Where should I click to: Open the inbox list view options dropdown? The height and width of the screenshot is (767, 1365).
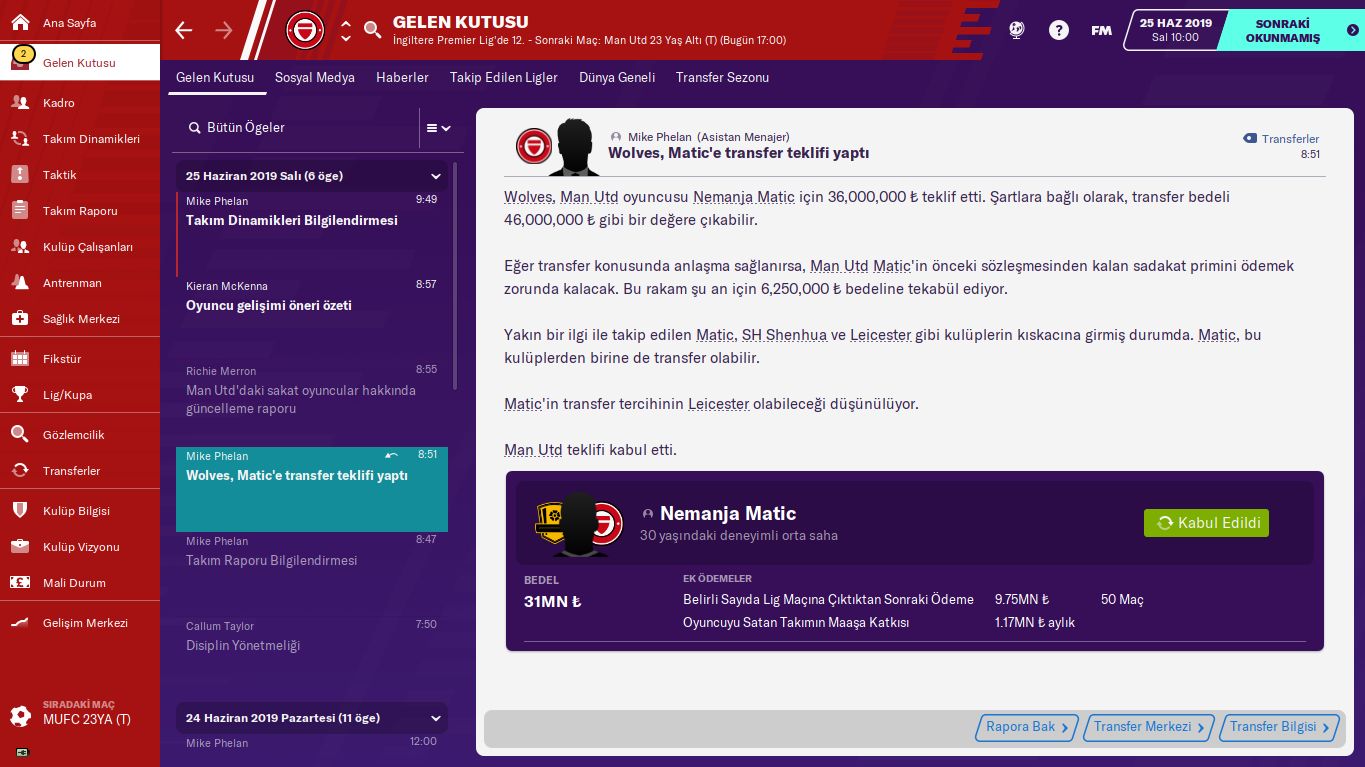point(438,129)
